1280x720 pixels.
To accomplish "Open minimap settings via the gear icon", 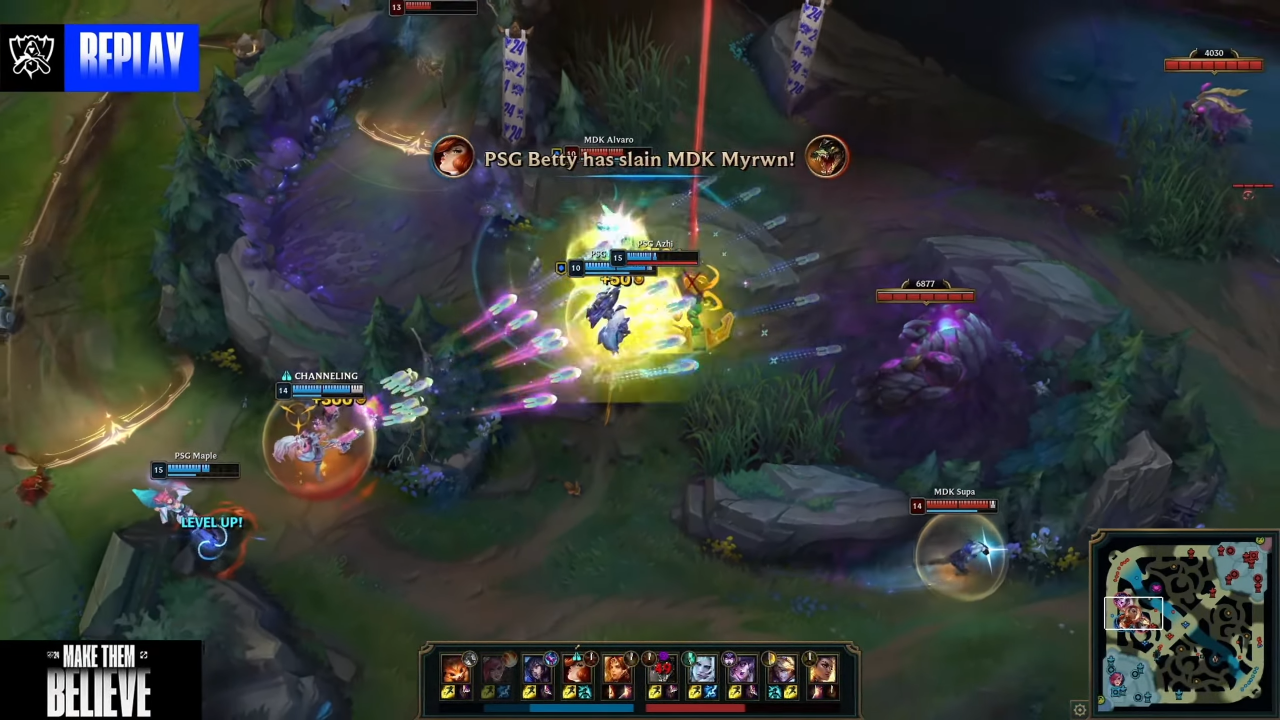I will (x=1079, y=708).
